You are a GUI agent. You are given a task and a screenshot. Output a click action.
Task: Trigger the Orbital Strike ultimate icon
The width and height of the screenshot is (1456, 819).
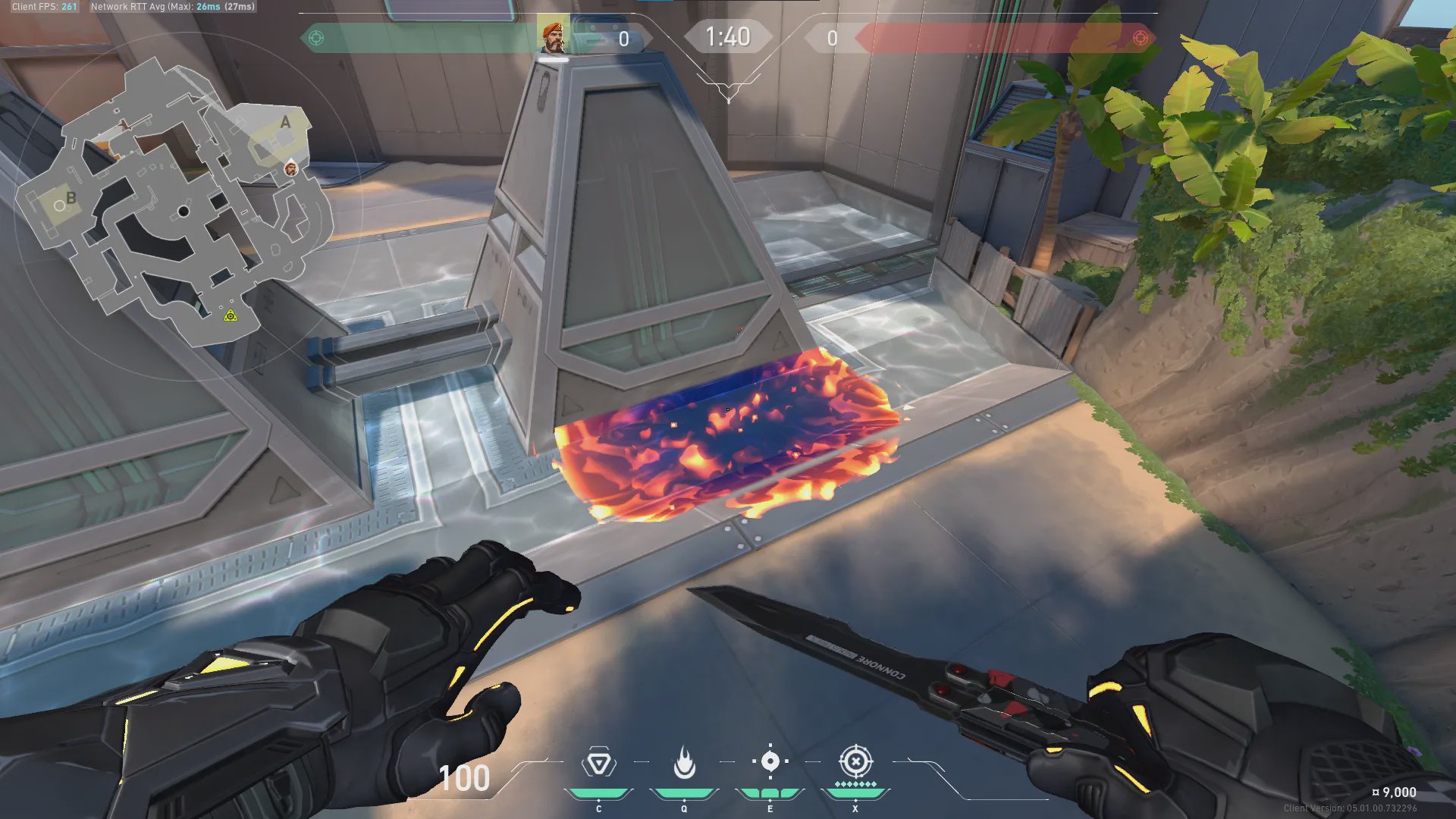855,761
